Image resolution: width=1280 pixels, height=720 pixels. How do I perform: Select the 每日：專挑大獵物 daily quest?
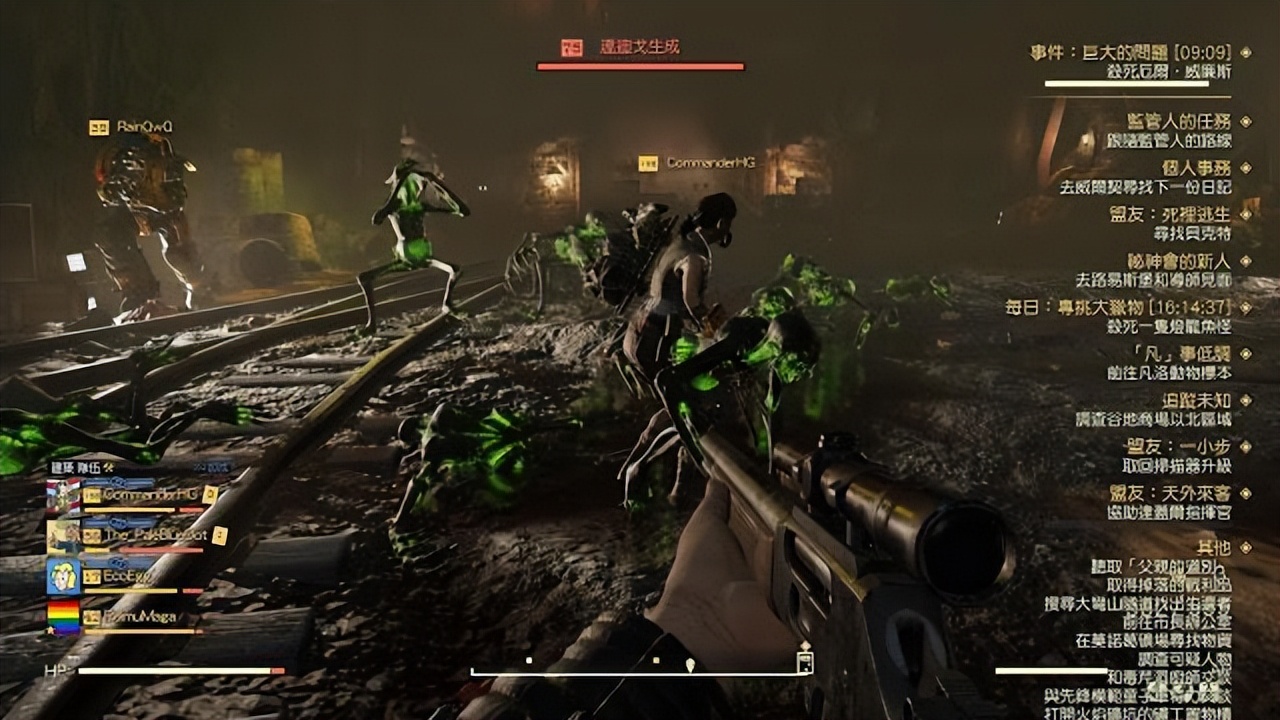pos(1116,307)
